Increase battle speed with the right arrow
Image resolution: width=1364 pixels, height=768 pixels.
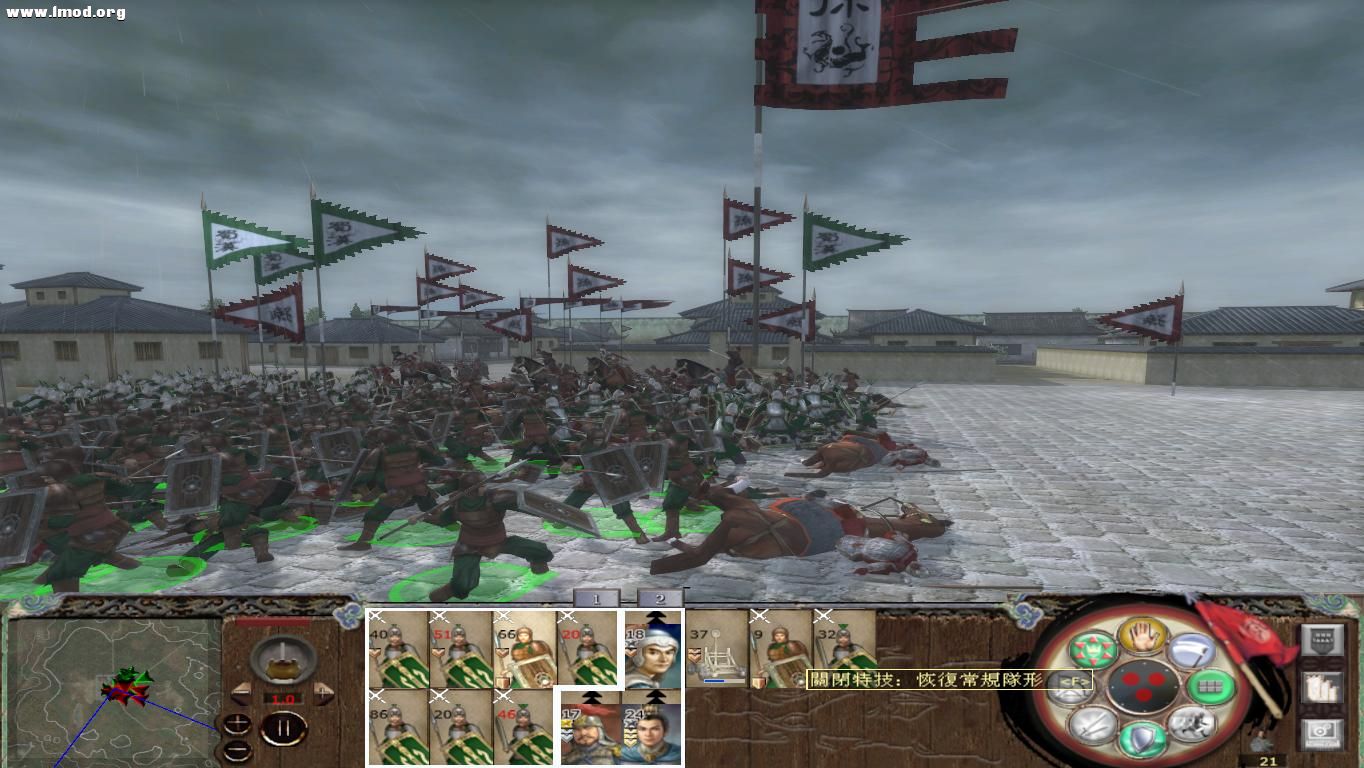click(322, 693)
